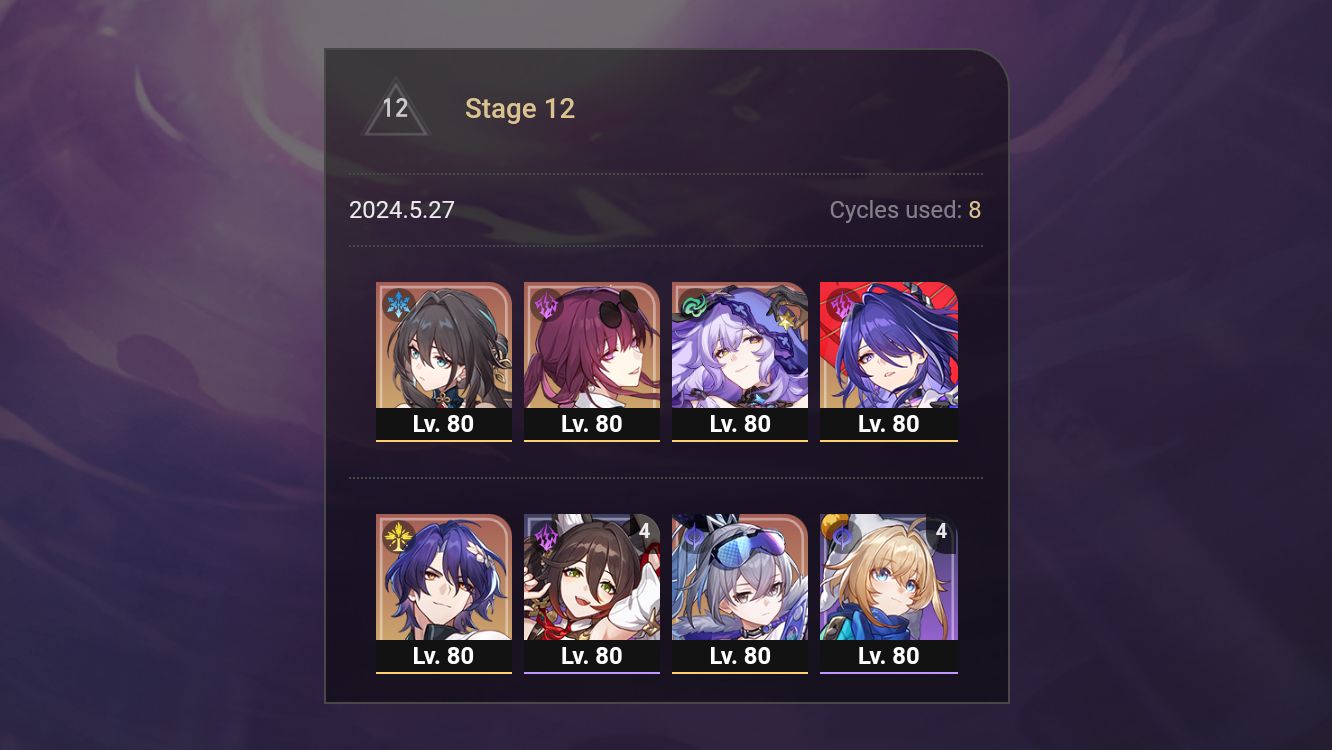Click the triangular stage 12 badge
1332x750 pixels.
(395, 108)
